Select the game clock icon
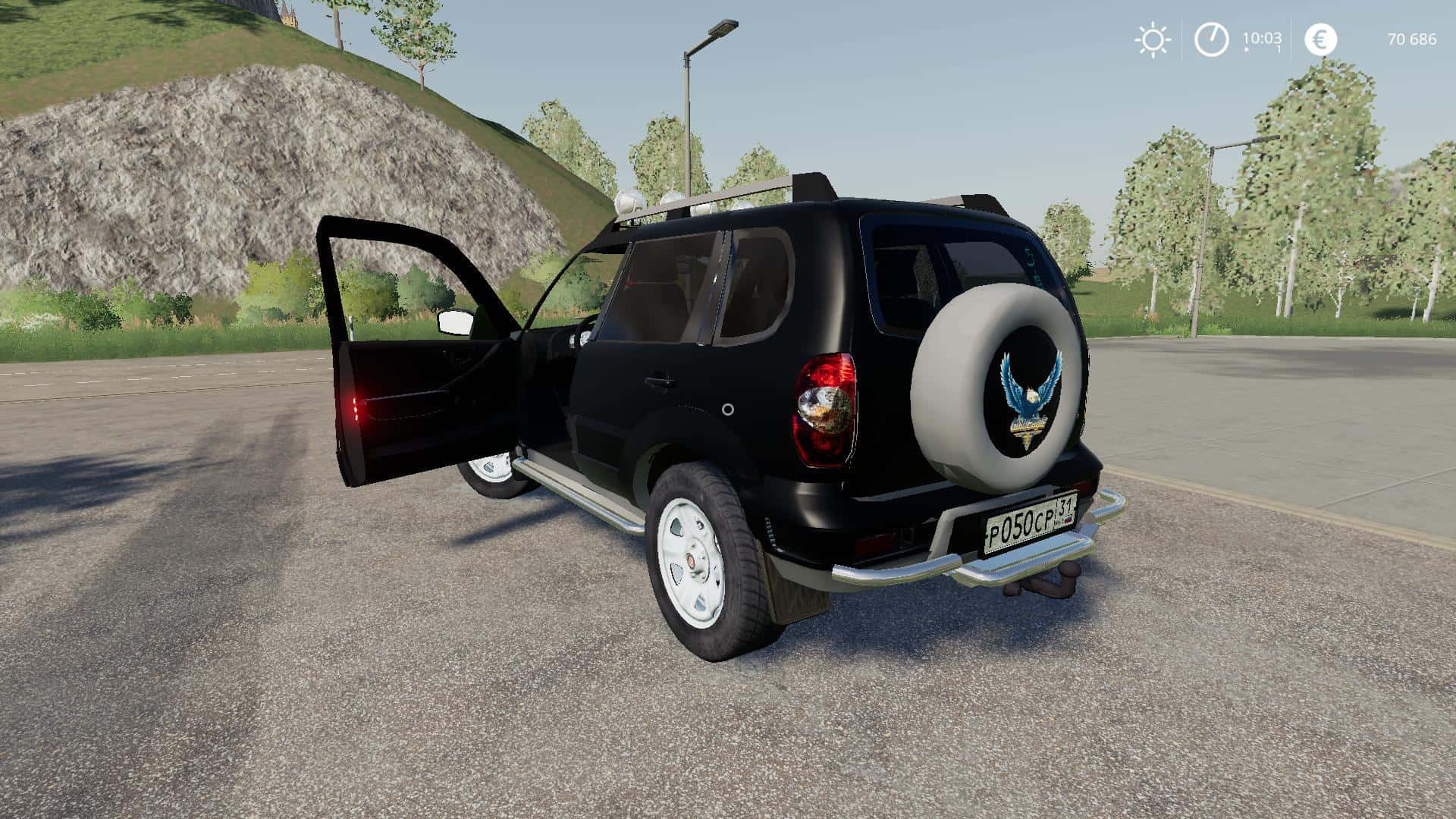Image resolution: width=1456 pixels, height=819 pixels. point(1211,39)
